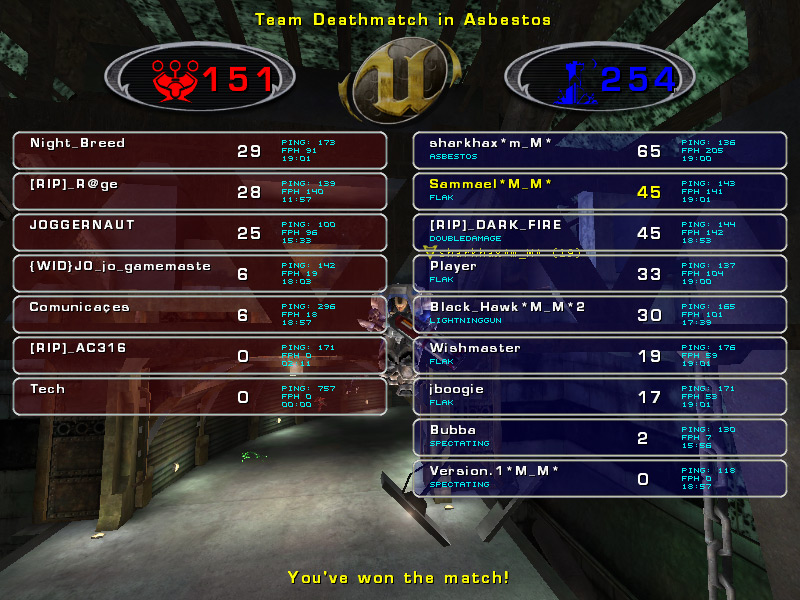
Task: Choose JOGGERNAUT in the red team list
Action: [x=199, y=233]
